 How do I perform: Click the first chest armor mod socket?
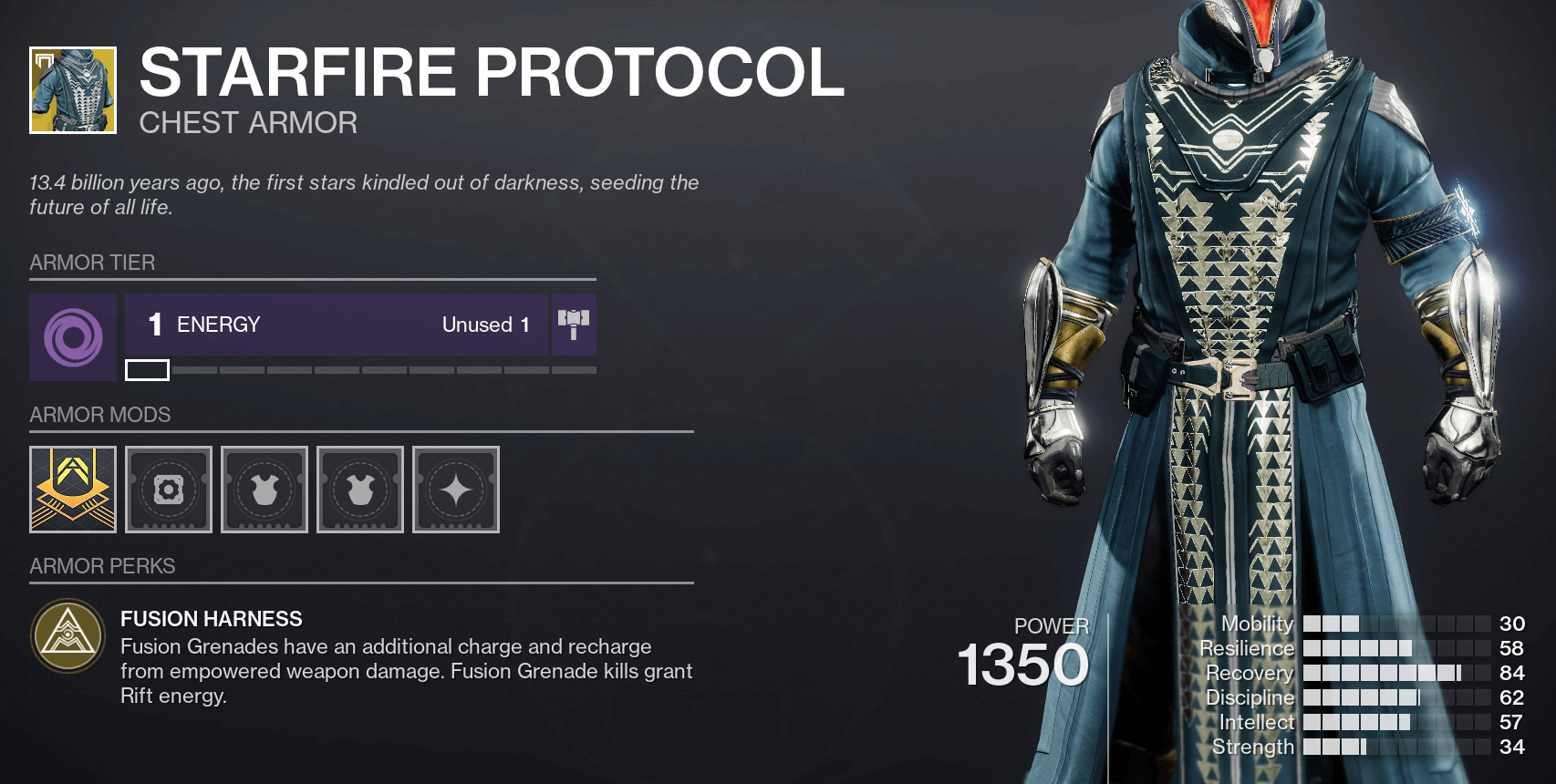click(264, 490)
